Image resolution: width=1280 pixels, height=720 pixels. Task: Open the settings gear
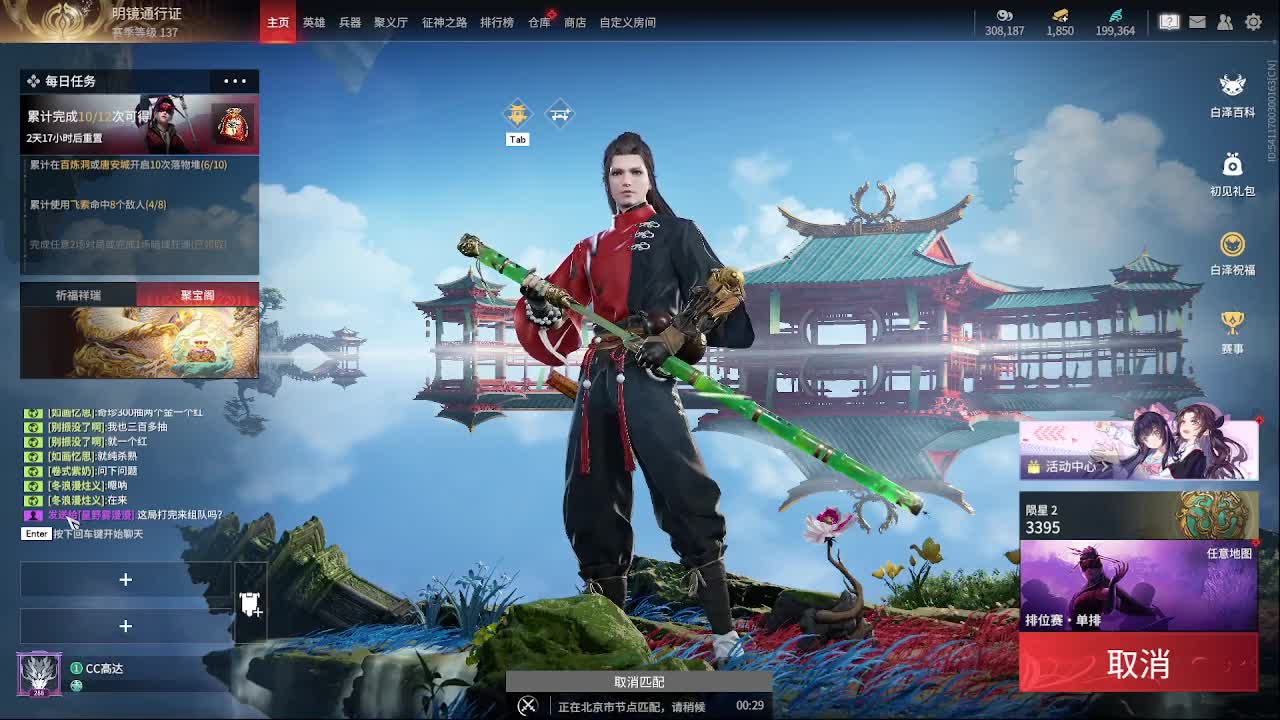point(1253,20)
